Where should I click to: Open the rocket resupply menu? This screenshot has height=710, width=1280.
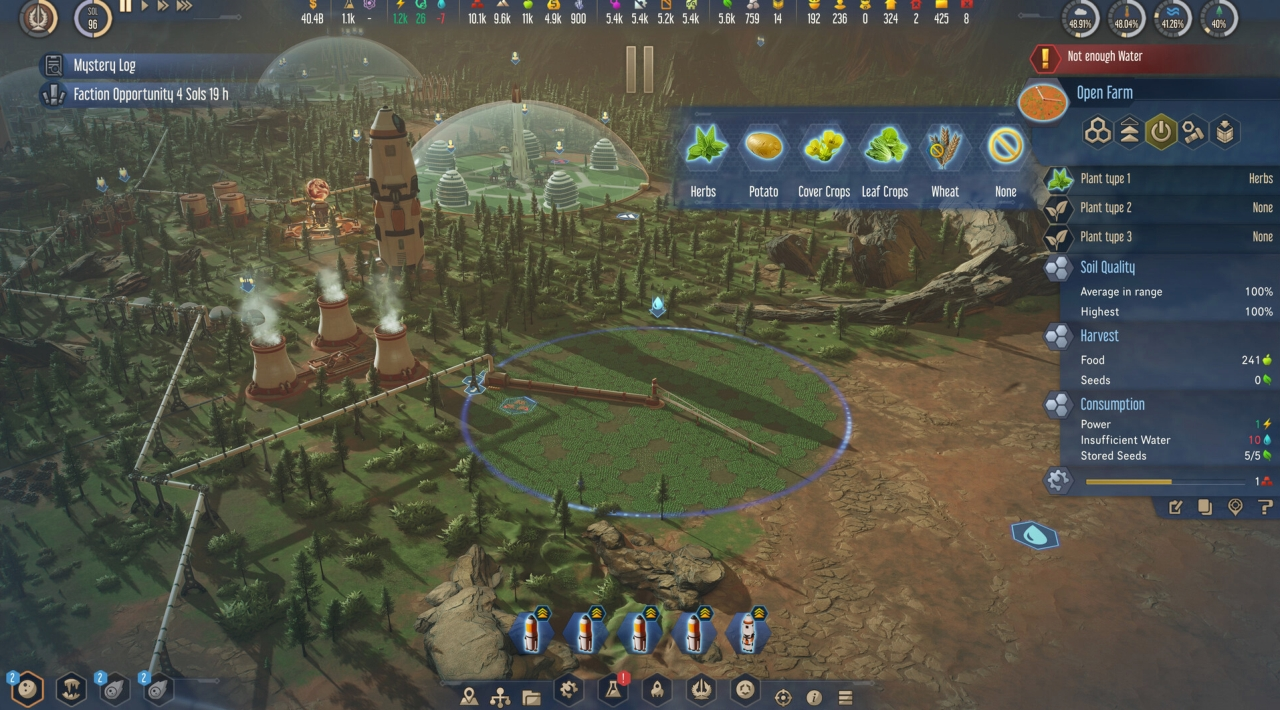click(657, 689)
